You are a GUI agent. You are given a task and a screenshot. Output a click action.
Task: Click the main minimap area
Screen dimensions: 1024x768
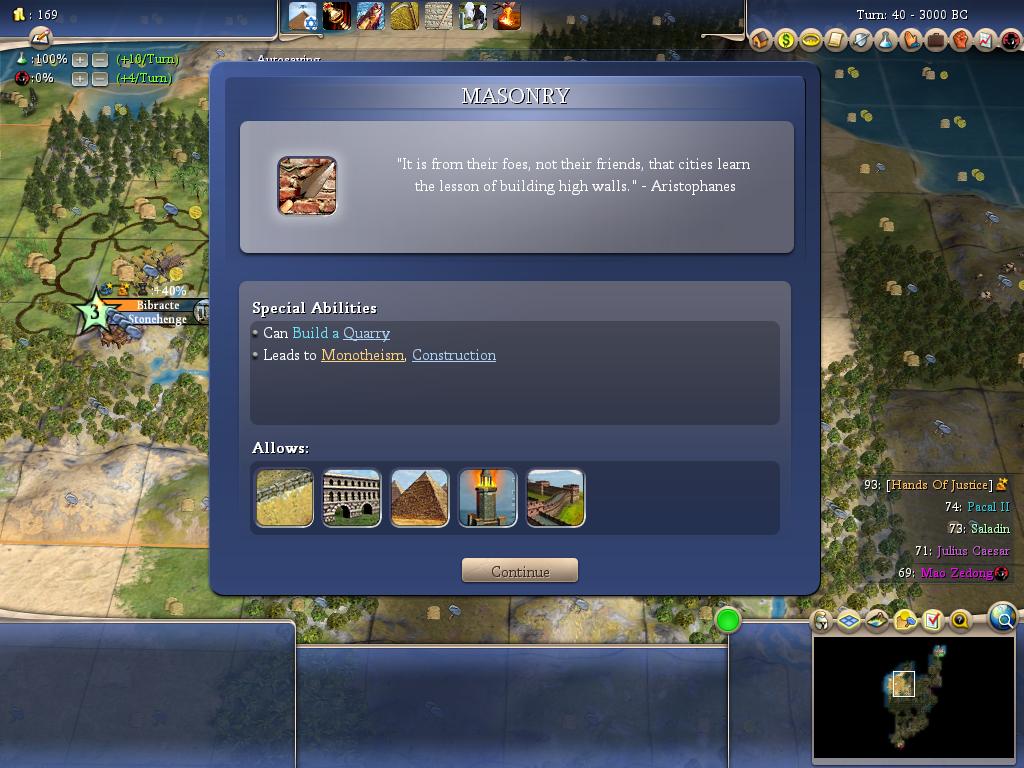(x=914, y=697)
